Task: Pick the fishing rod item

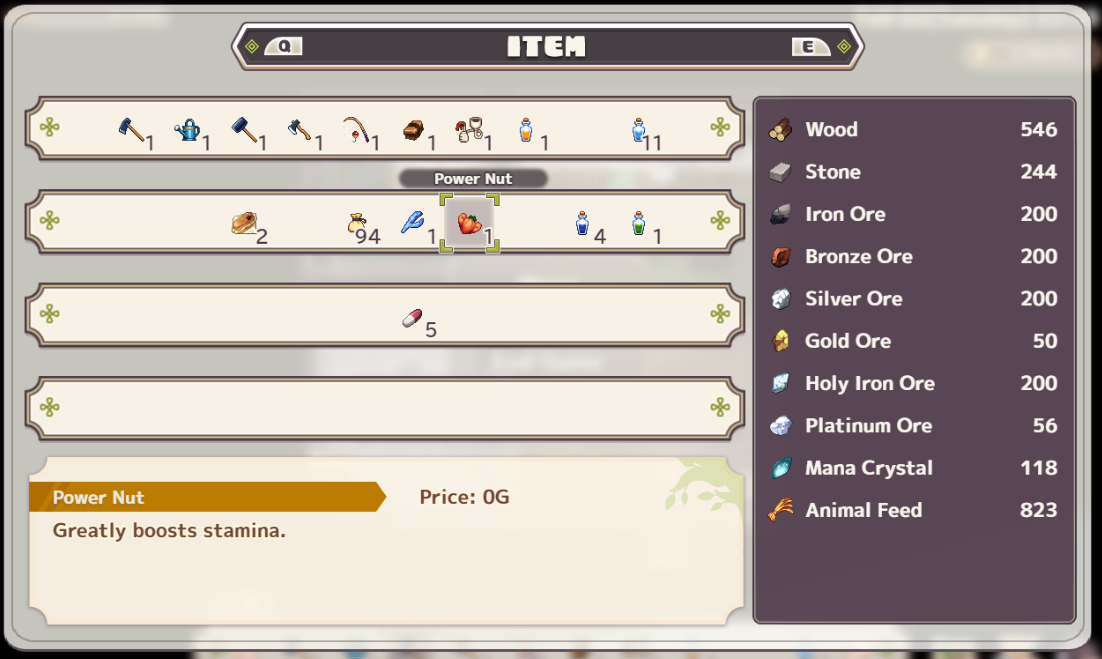Action: (357, 130)
